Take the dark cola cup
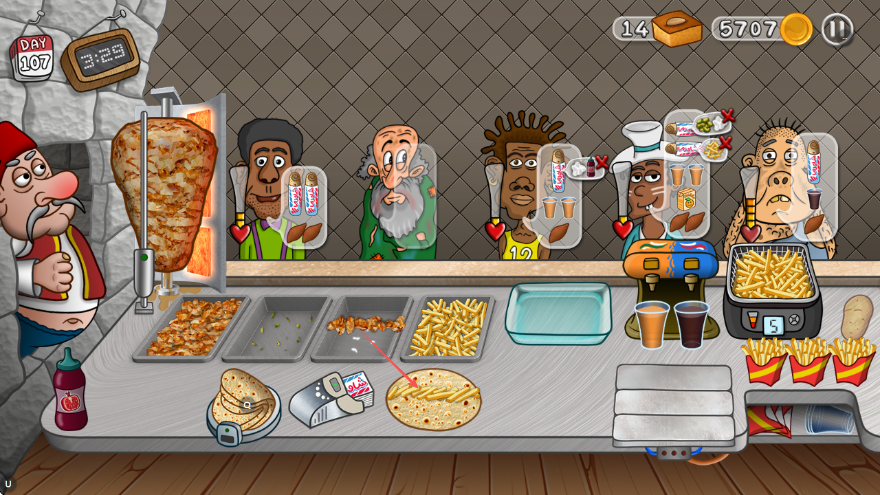 (x=691, y=324)
